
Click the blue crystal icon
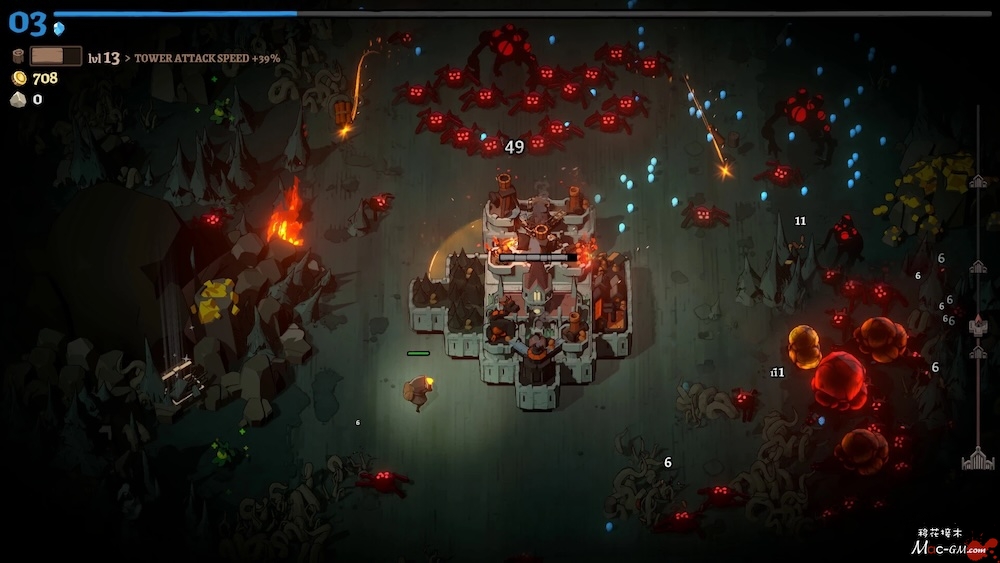tap(59, 28)
